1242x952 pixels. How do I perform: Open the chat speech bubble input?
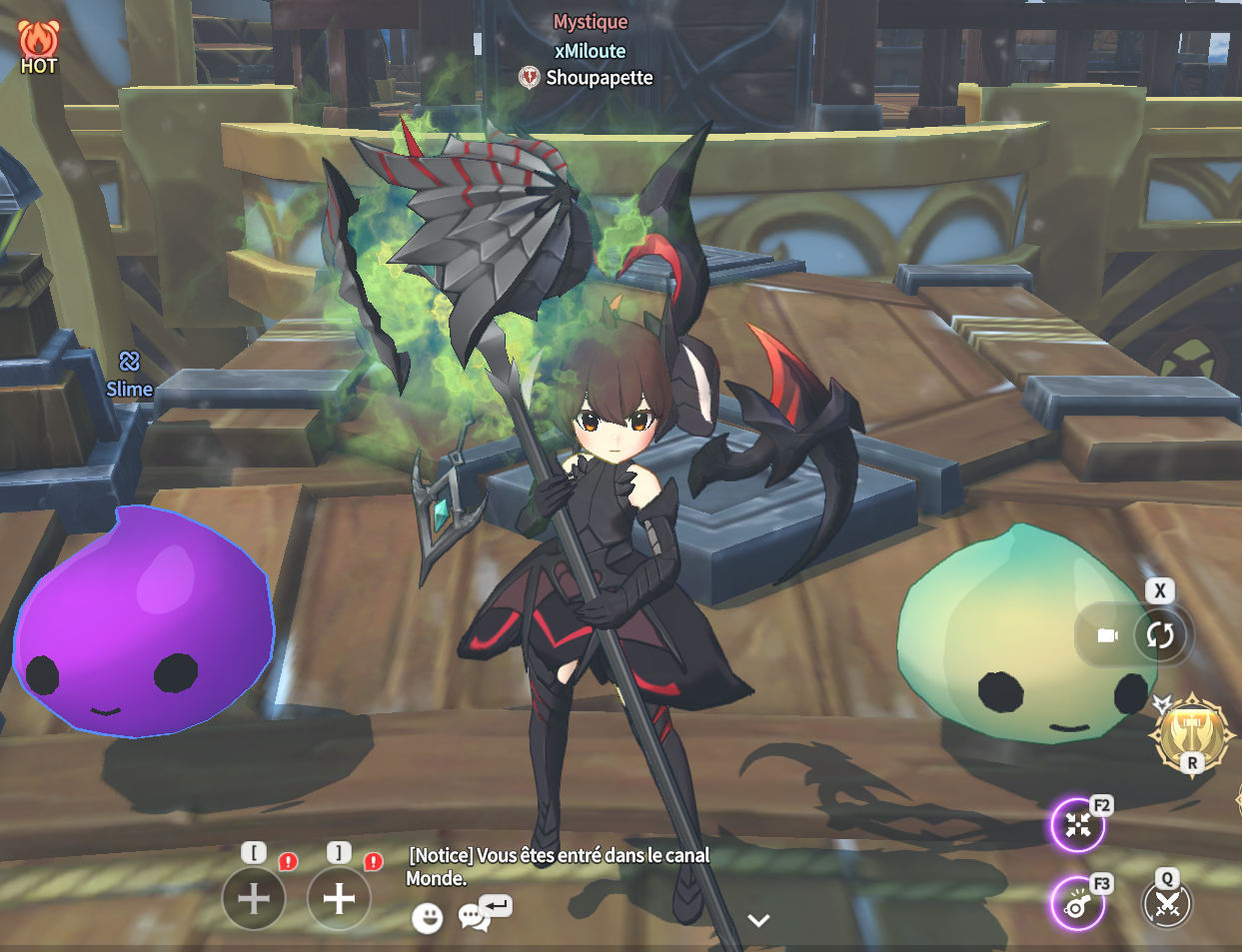pos(473,916)
